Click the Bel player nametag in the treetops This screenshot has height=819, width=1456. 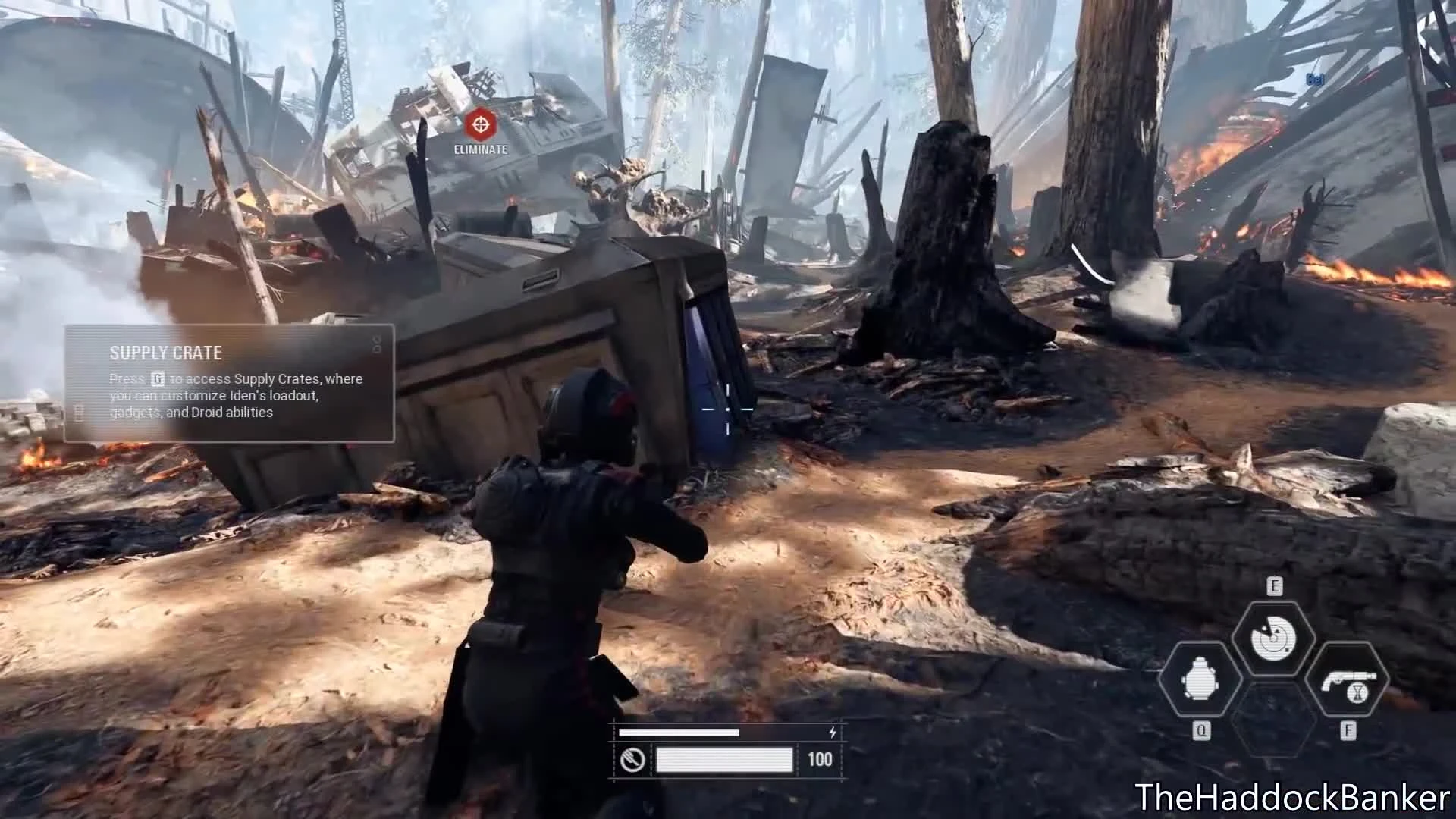click(x=1314, y=78)
